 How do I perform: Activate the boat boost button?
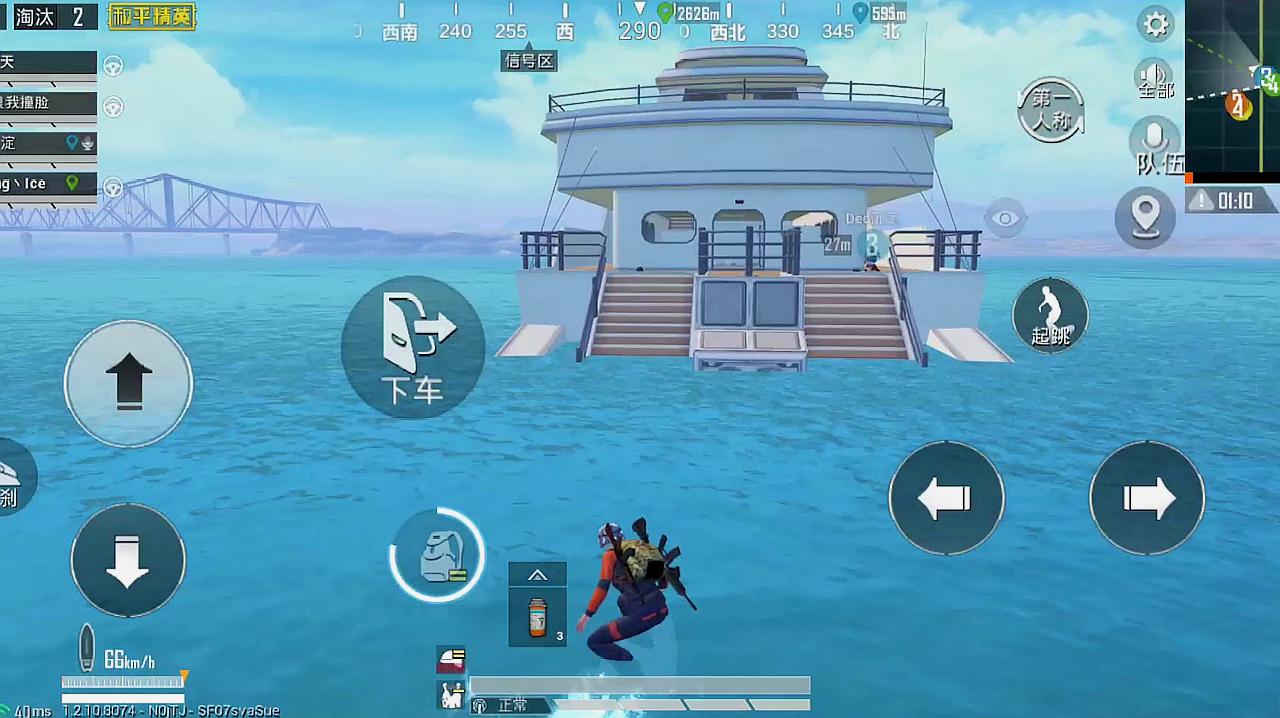pos(12,478)
